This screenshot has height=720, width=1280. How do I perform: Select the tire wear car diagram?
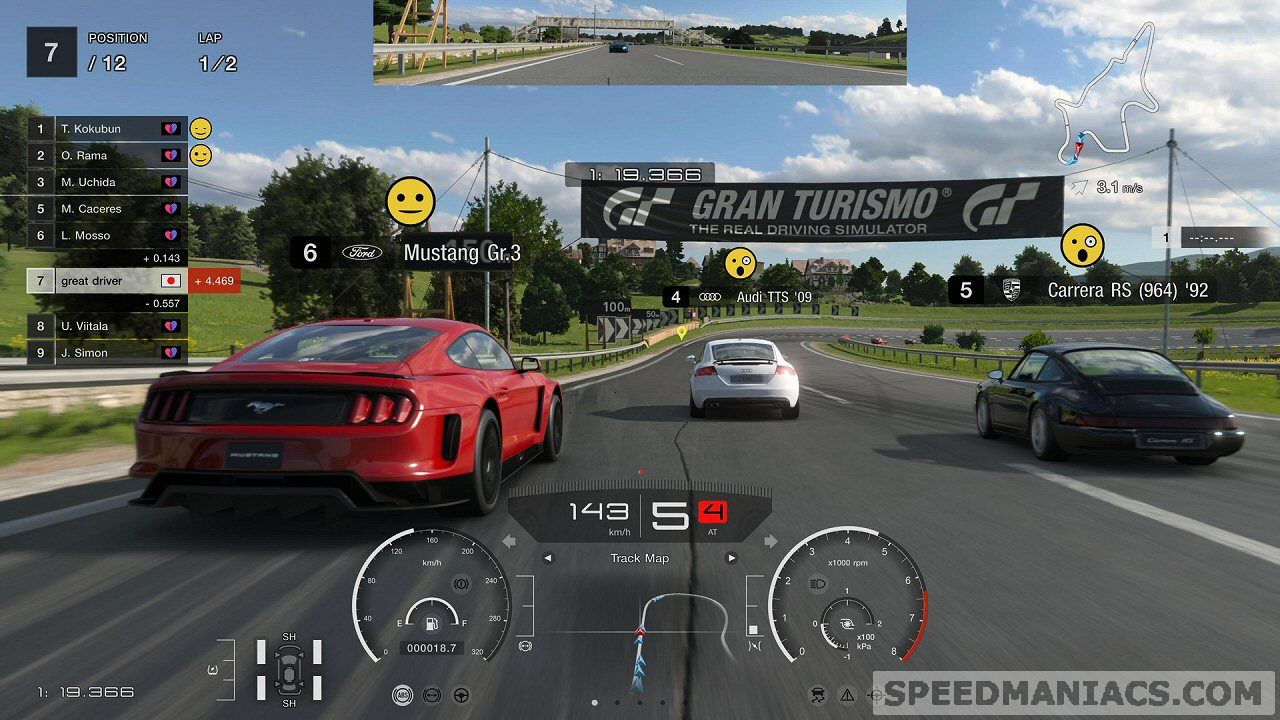(289, 667)
